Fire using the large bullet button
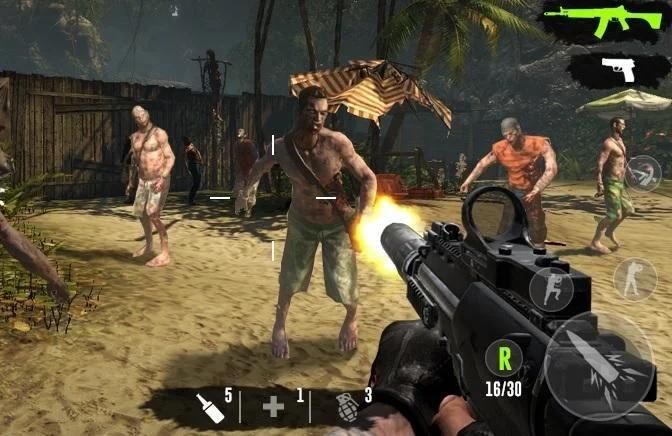The width and height of the screenshot is (672, 436). 599,361
